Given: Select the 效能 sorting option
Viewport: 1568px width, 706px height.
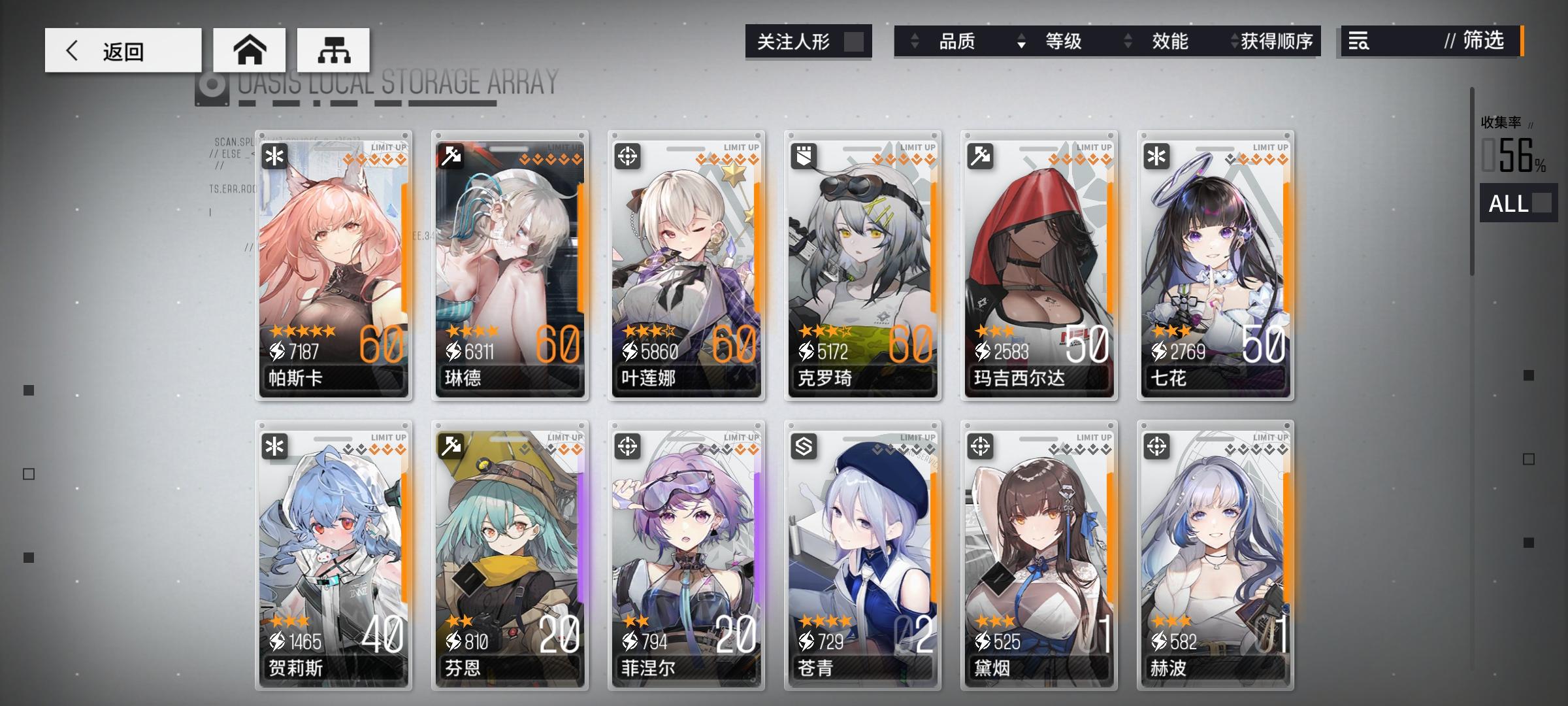Looking at the screenshot, I should 1169,42.
